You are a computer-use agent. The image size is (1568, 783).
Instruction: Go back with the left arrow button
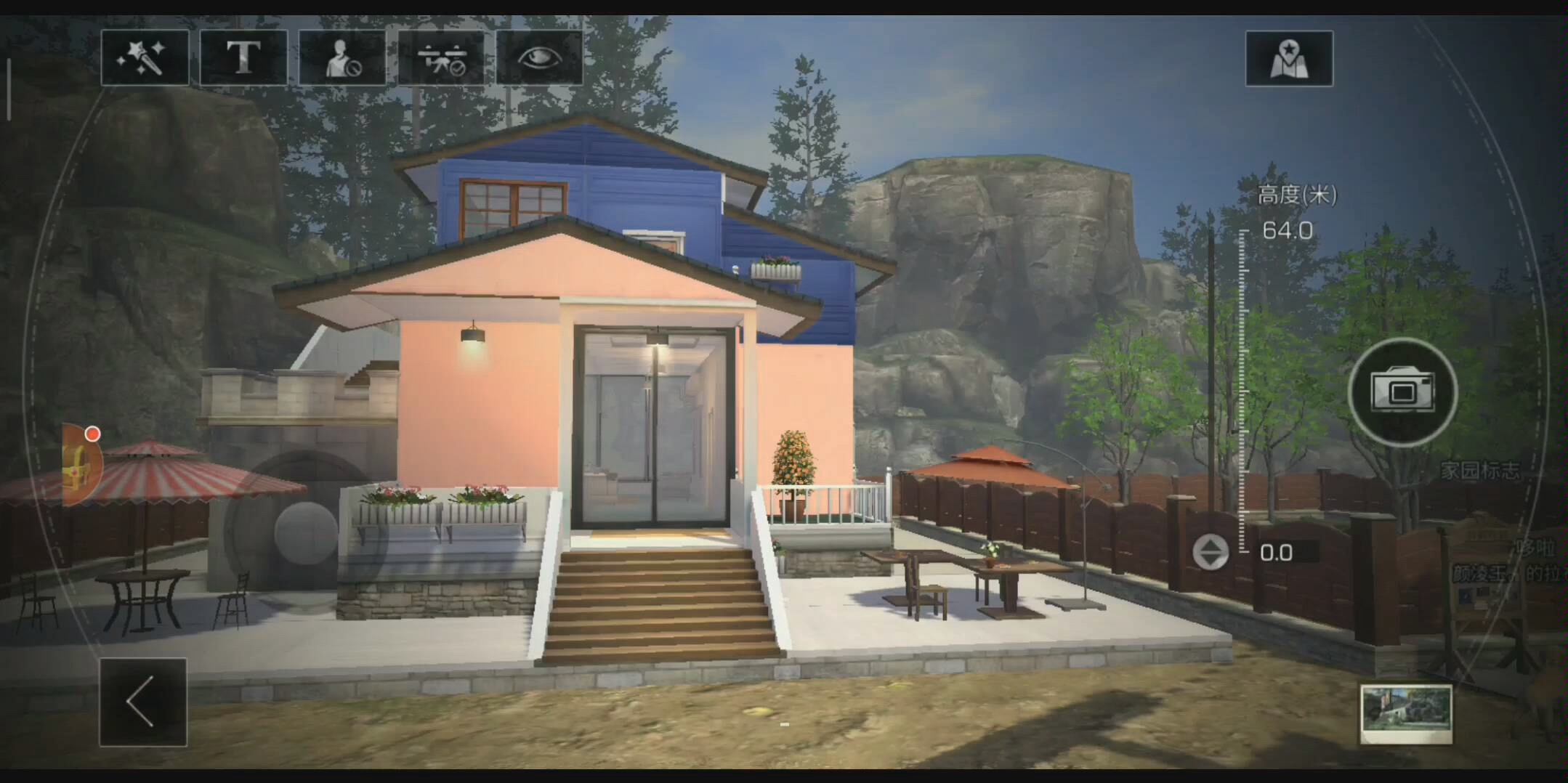(x=143, y=702)
